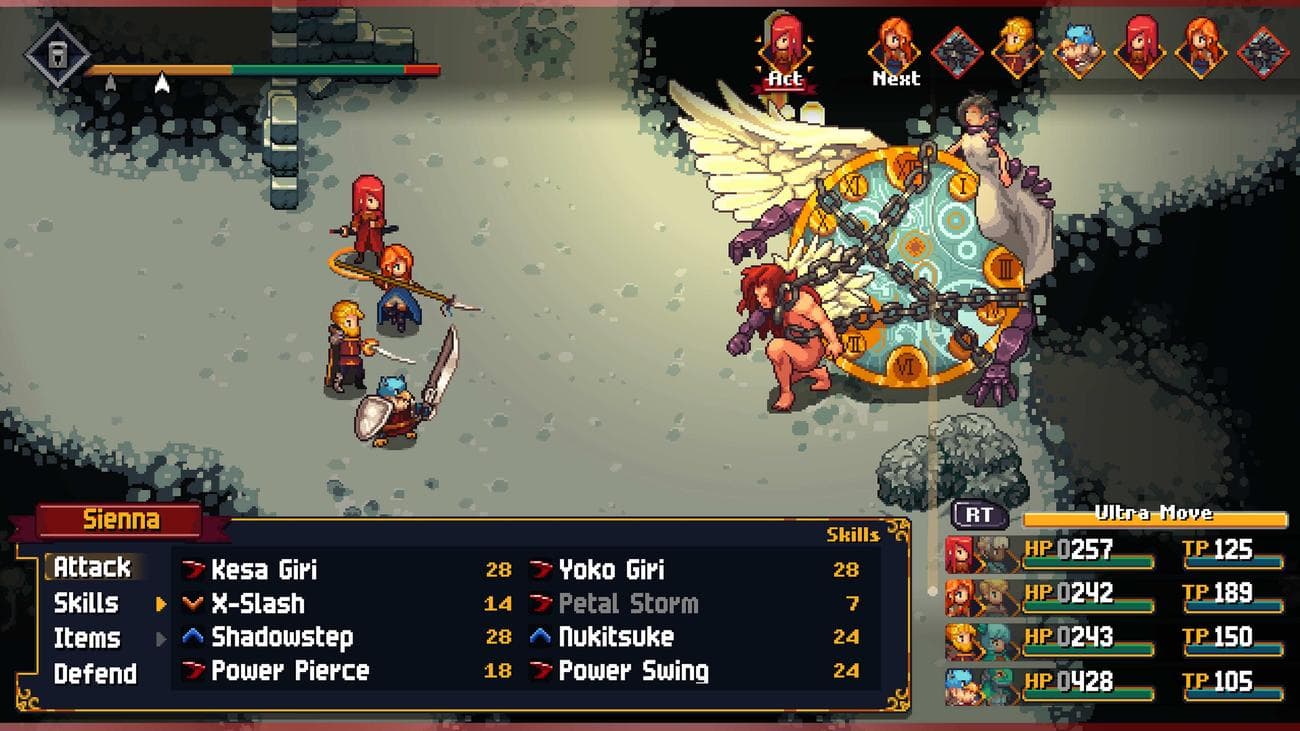Switch to the Sienna name tab
The image size is (1300, 731).
point(120,519)
